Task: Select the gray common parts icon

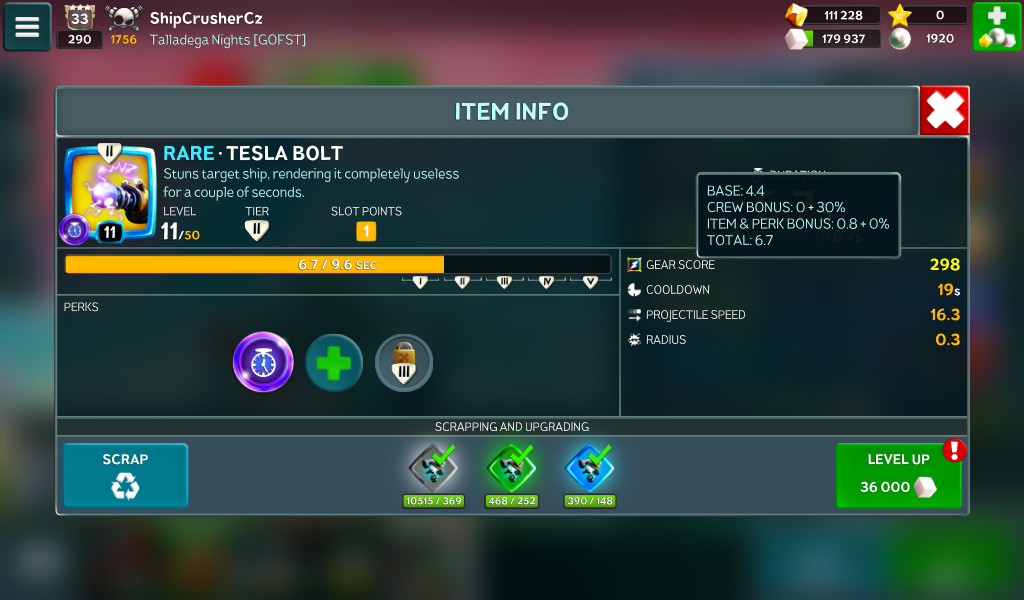Action: [x=433, y=467]
